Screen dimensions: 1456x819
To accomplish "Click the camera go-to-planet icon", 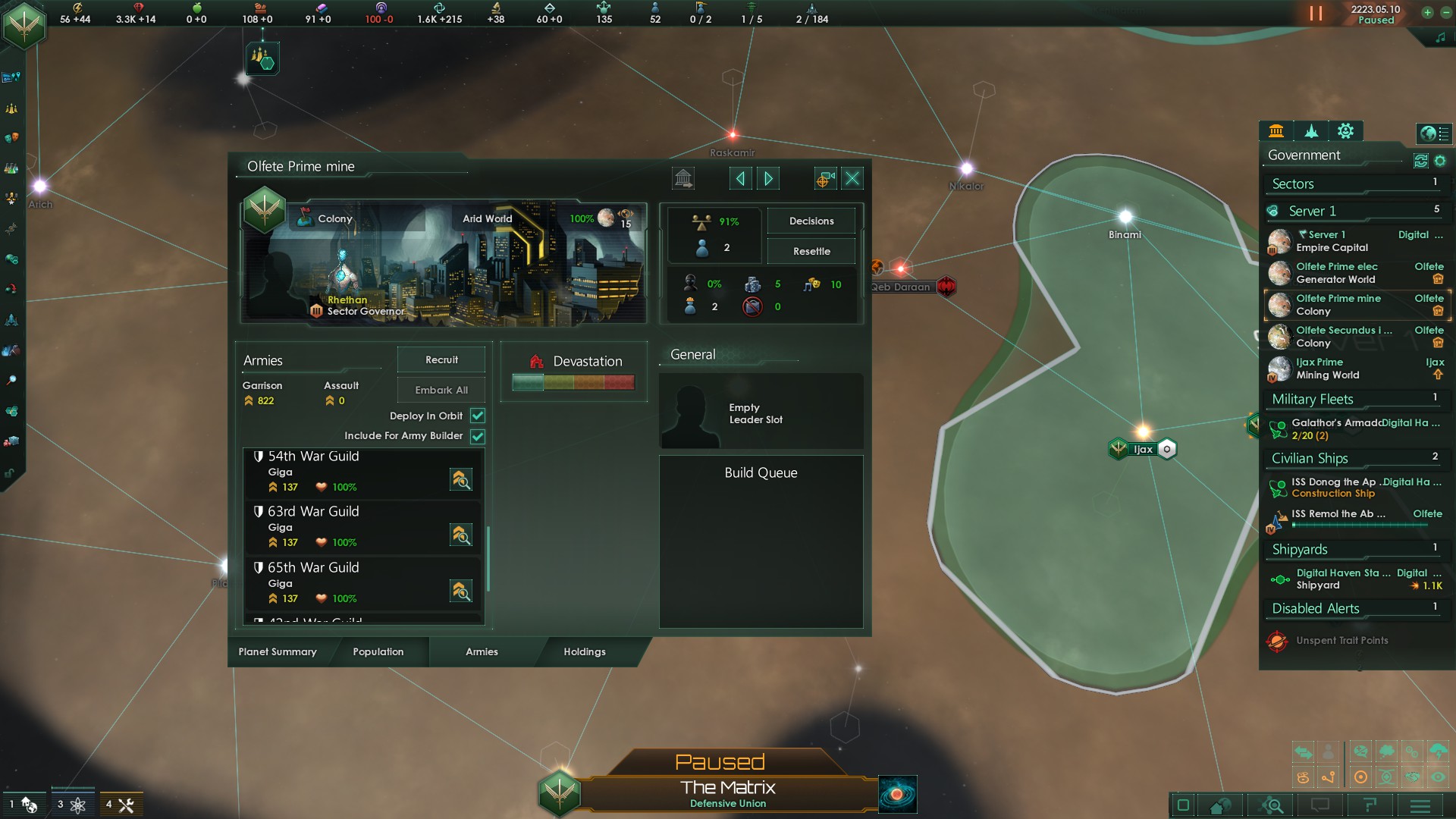I will (824, 178).
